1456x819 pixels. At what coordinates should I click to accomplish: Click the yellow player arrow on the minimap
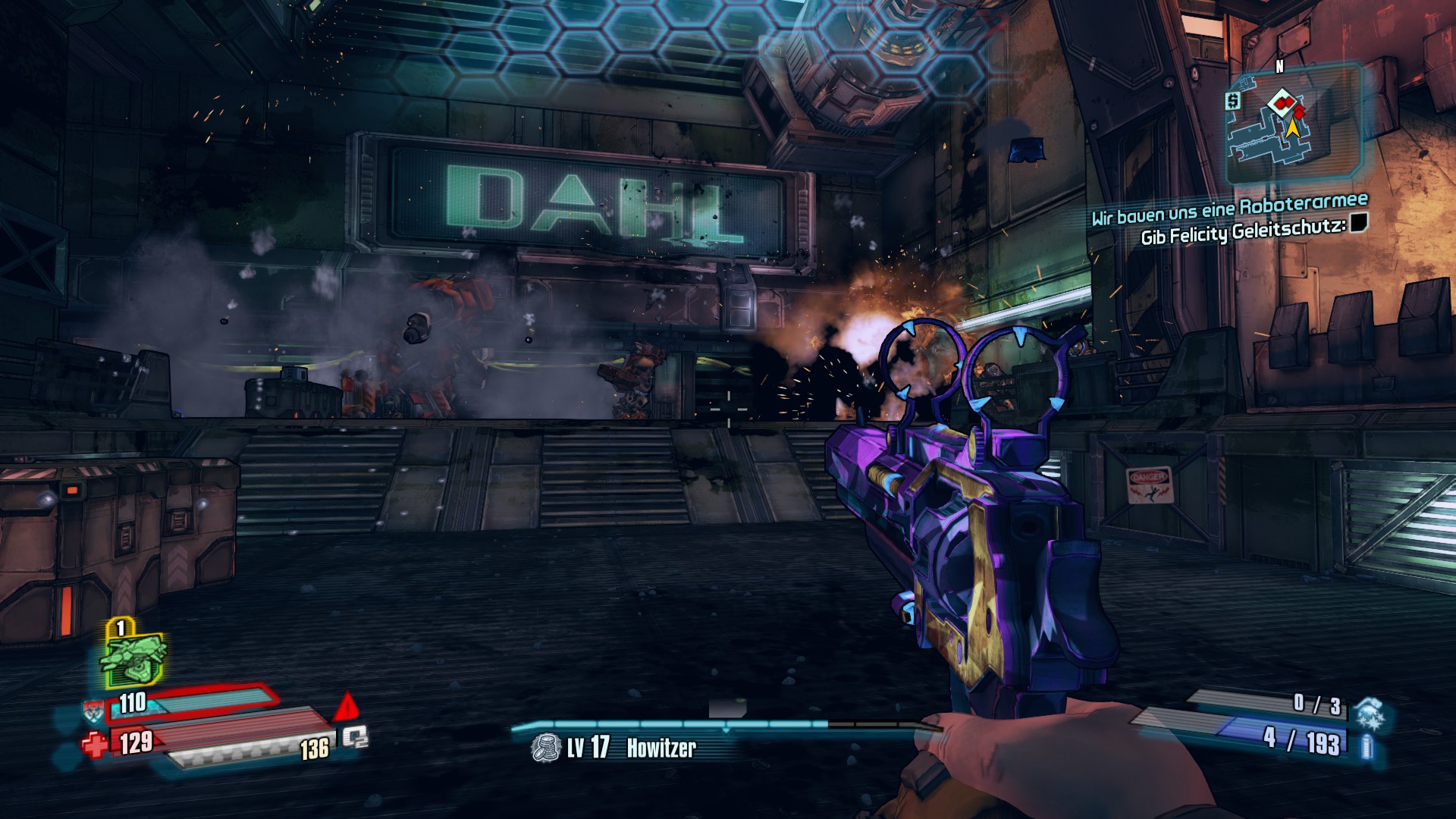(x=1291, y=127)
